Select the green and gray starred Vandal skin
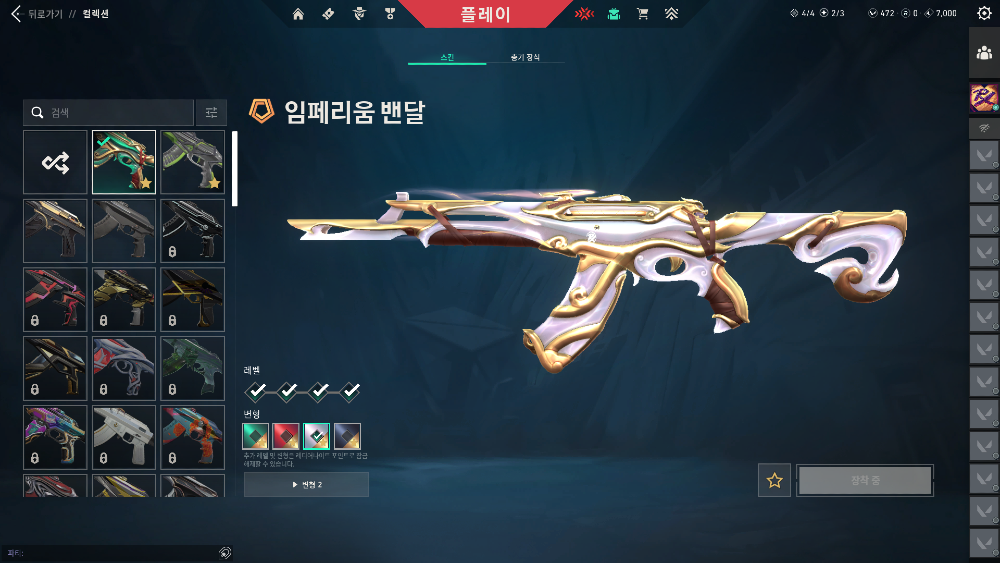This screenshot has height=563, width=1000. click(x=192, y=162)
